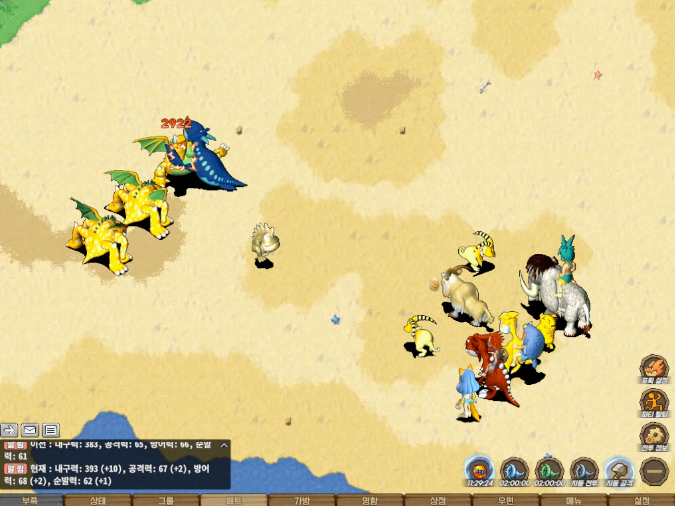Open the envelope mail icon above chat

30,430
